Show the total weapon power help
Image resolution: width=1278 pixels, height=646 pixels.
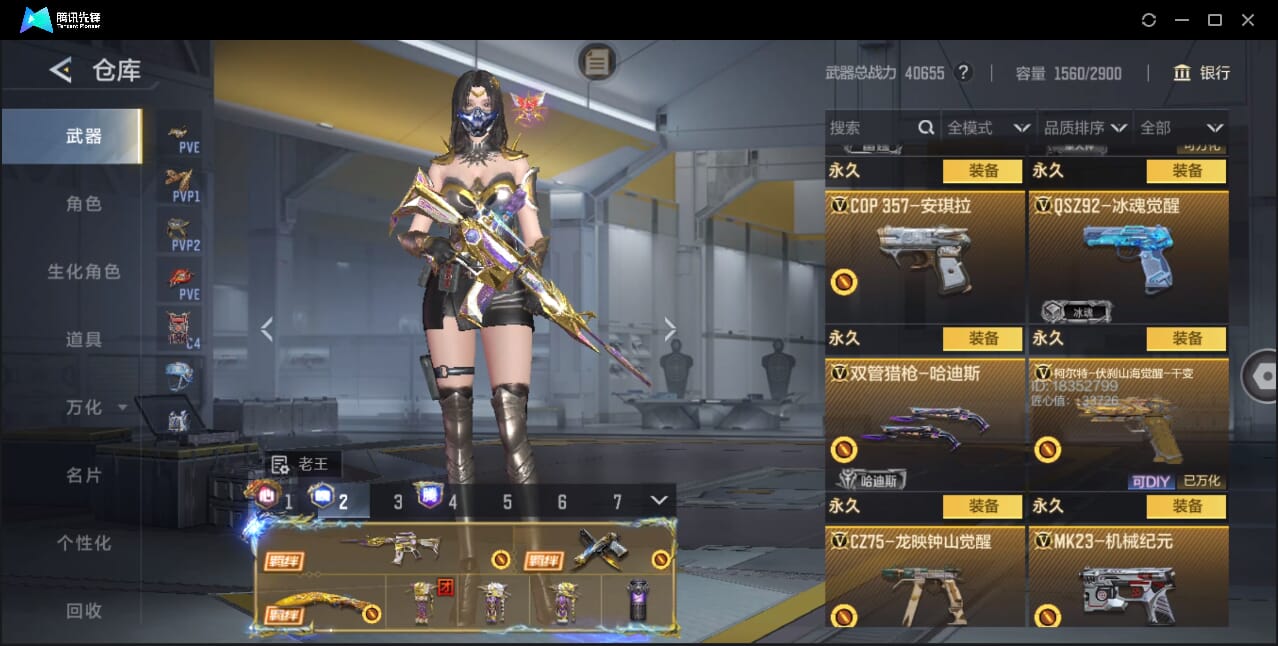click(x=963, y=73)
